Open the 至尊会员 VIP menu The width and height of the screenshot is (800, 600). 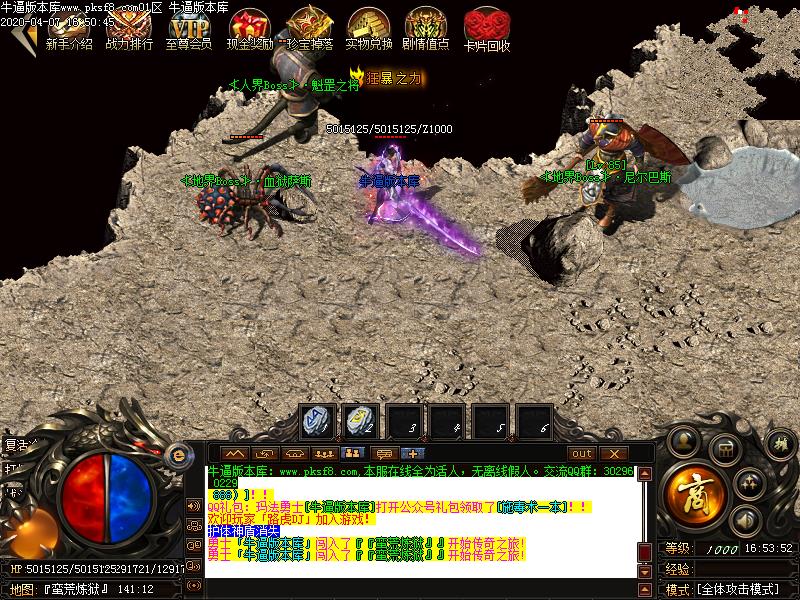pos(188,29)
